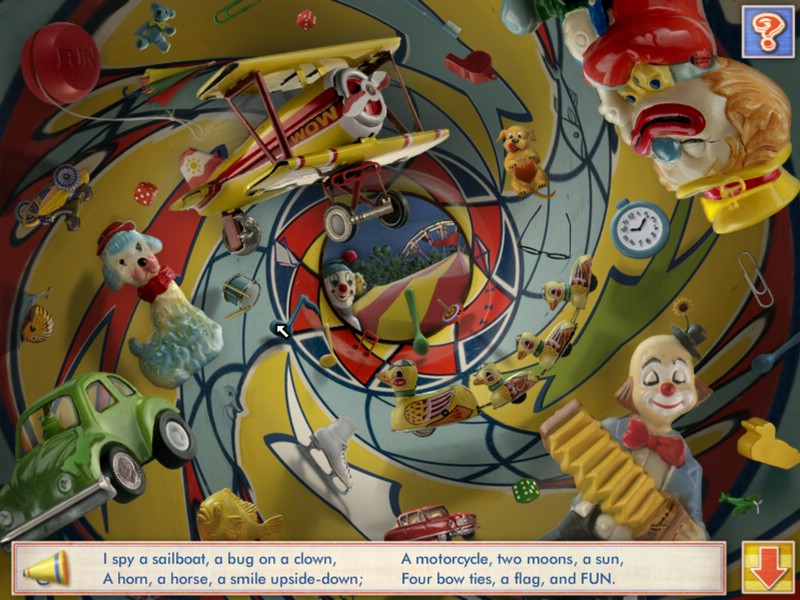
Task: Select the red down arrow button
Action: click(768, 567)
